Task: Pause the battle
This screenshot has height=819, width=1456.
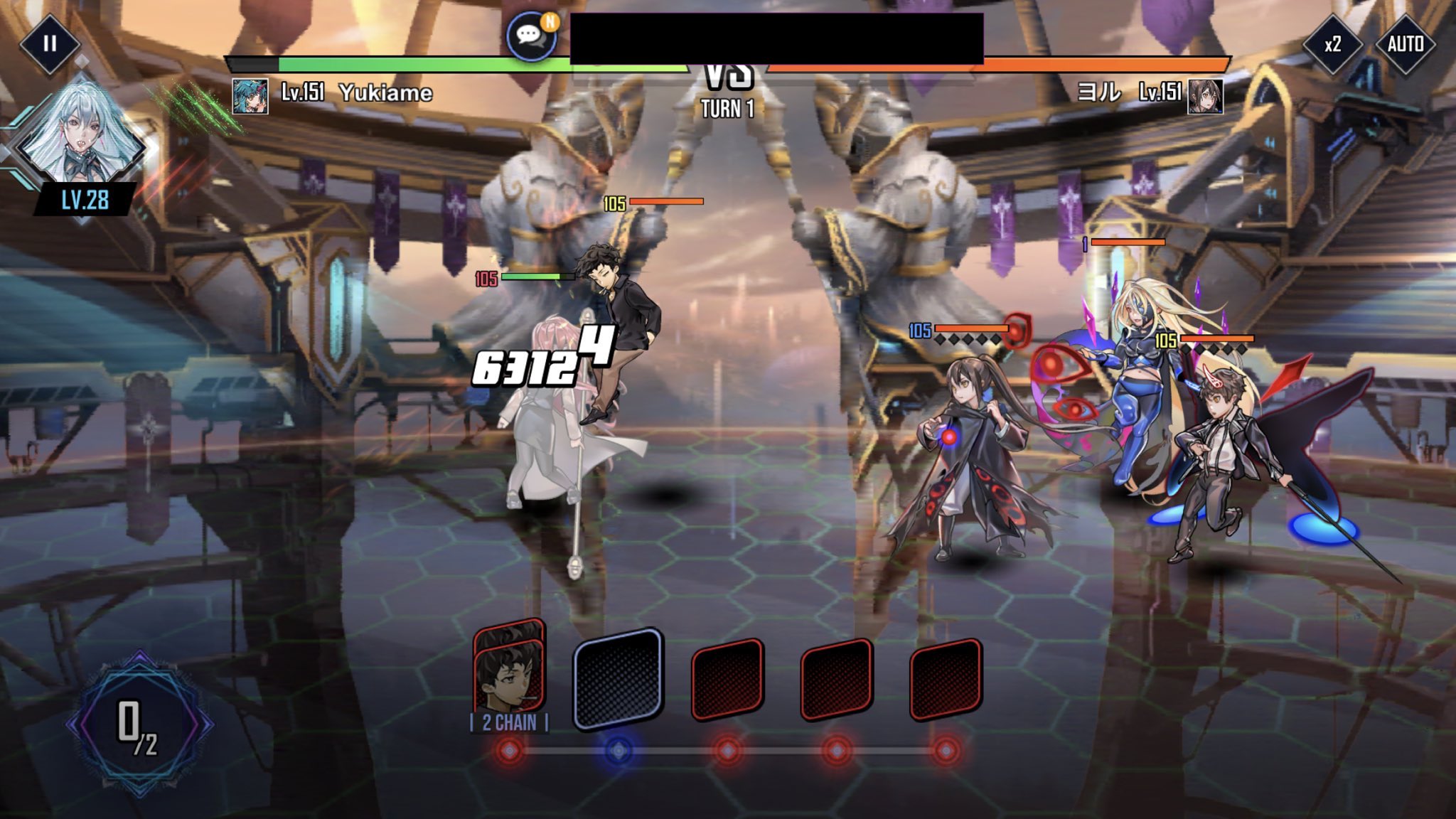Action: [x=49, y=44]
